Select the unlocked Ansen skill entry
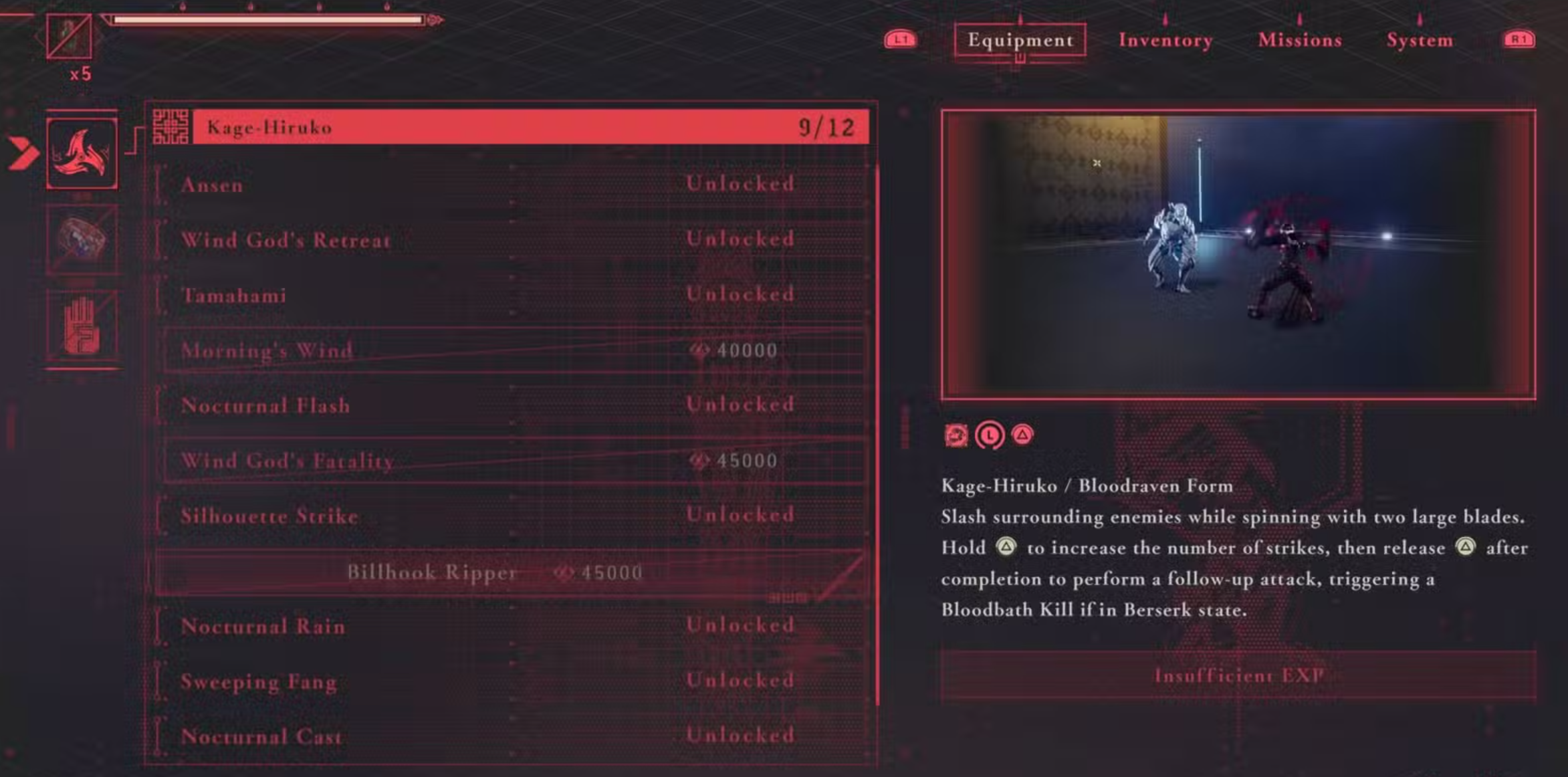 tap(468, 185)
